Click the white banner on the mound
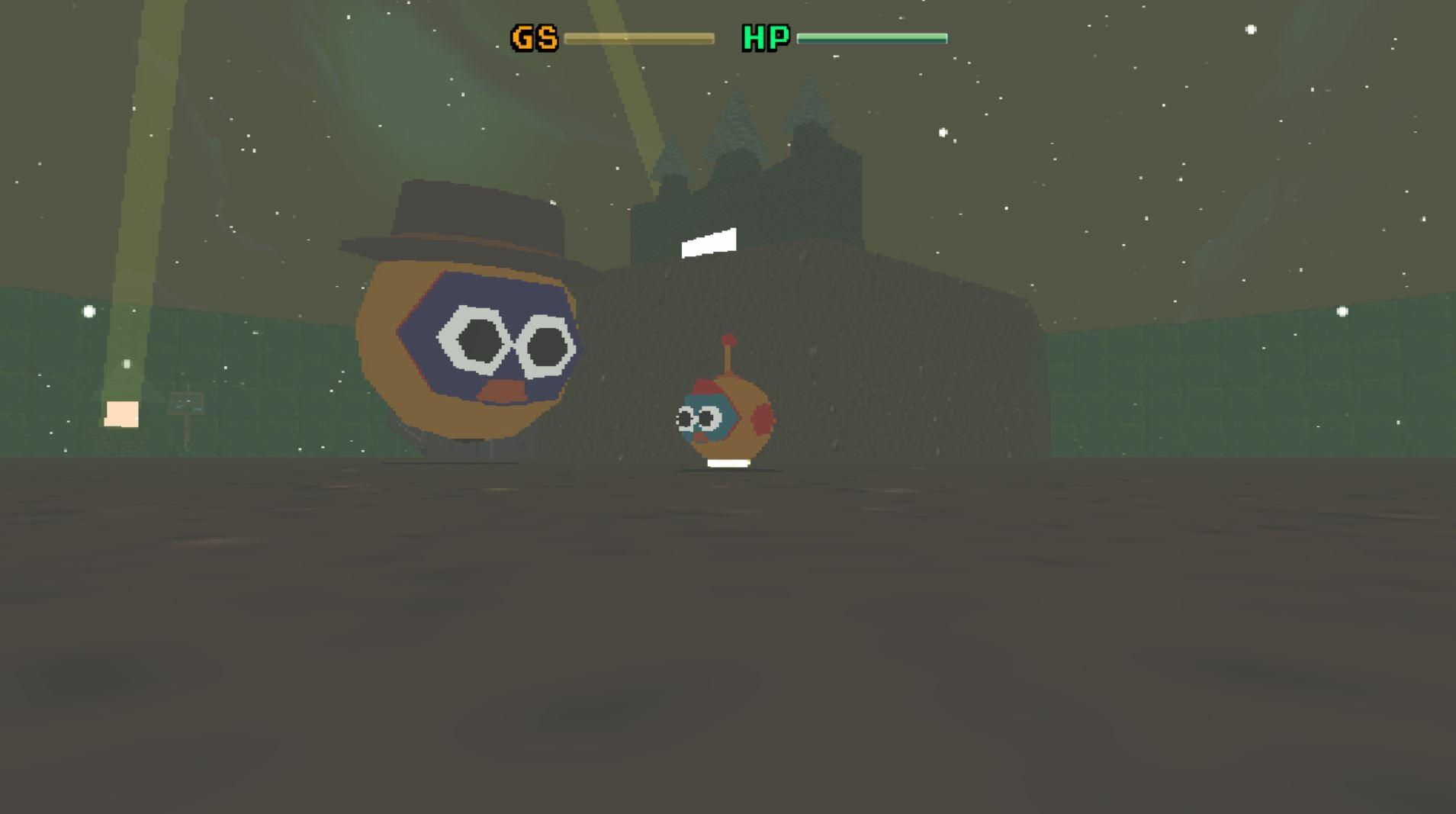This screenshot has height=814, width=1456. [709, 243]
